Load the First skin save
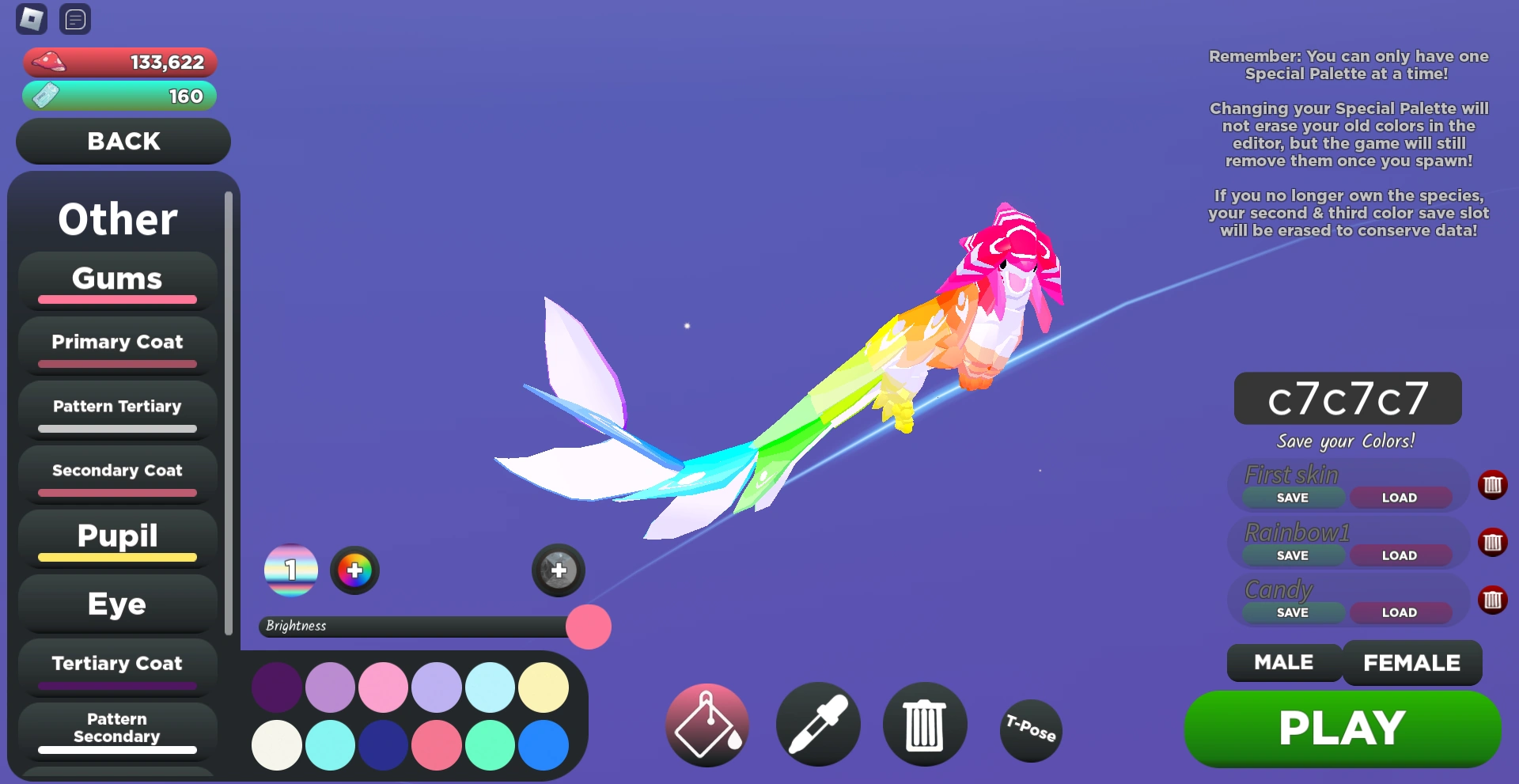Screen dimensions: 1519x784 tap(1400, 497)
